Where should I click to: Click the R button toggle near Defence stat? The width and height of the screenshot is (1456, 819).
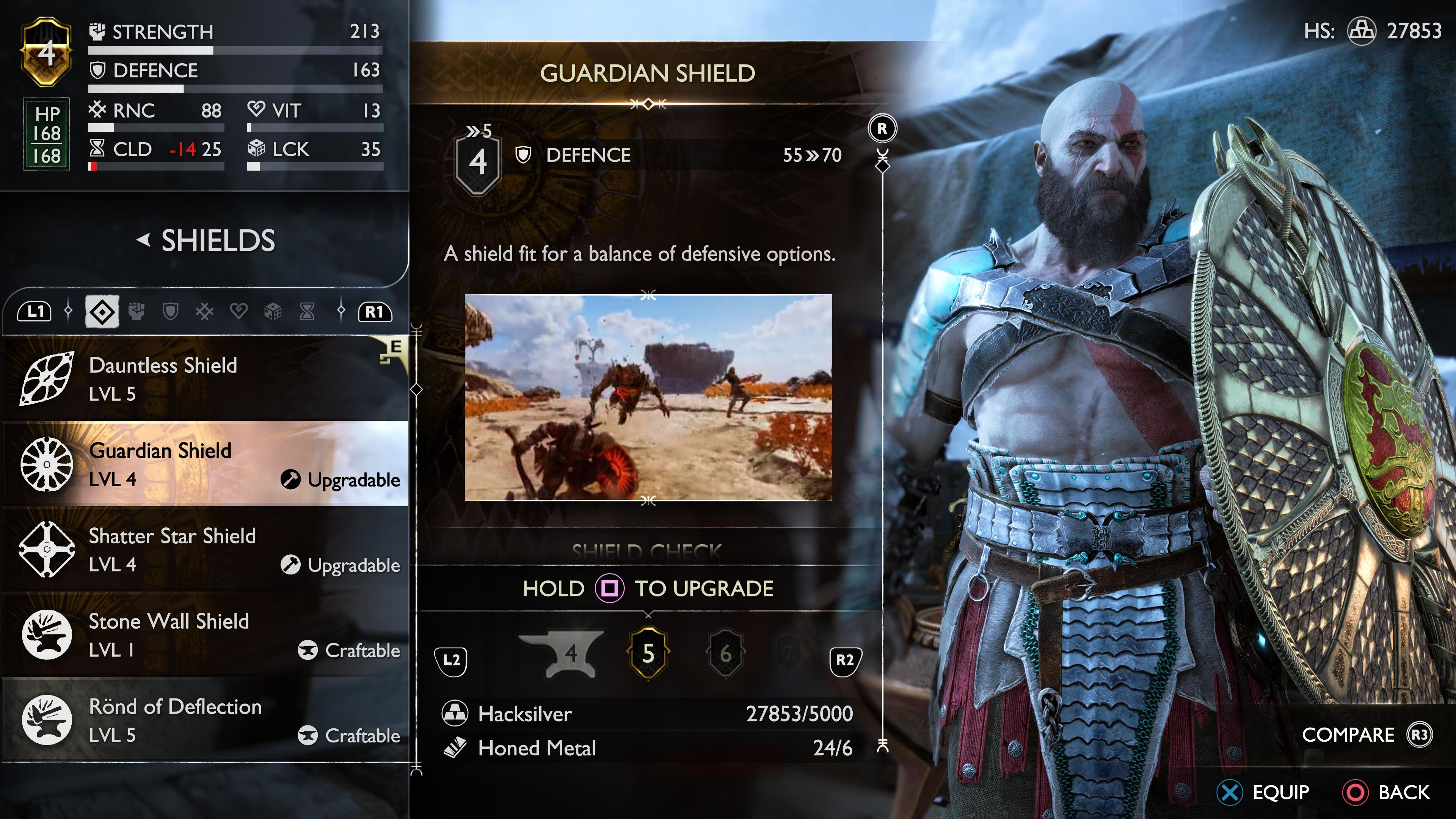882,128
